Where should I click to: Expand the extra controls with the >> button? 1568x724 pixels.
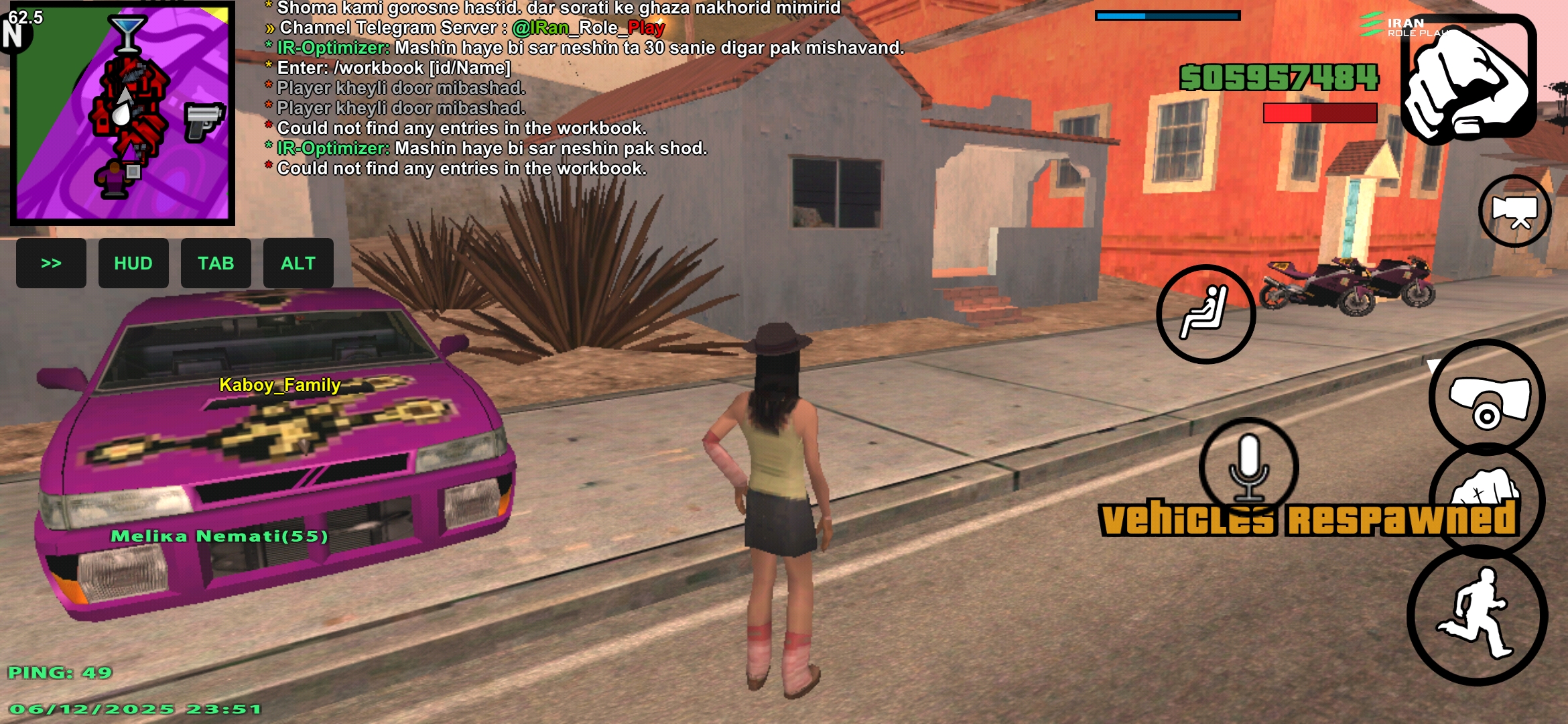pyautogui.click(x=51, y=263)
